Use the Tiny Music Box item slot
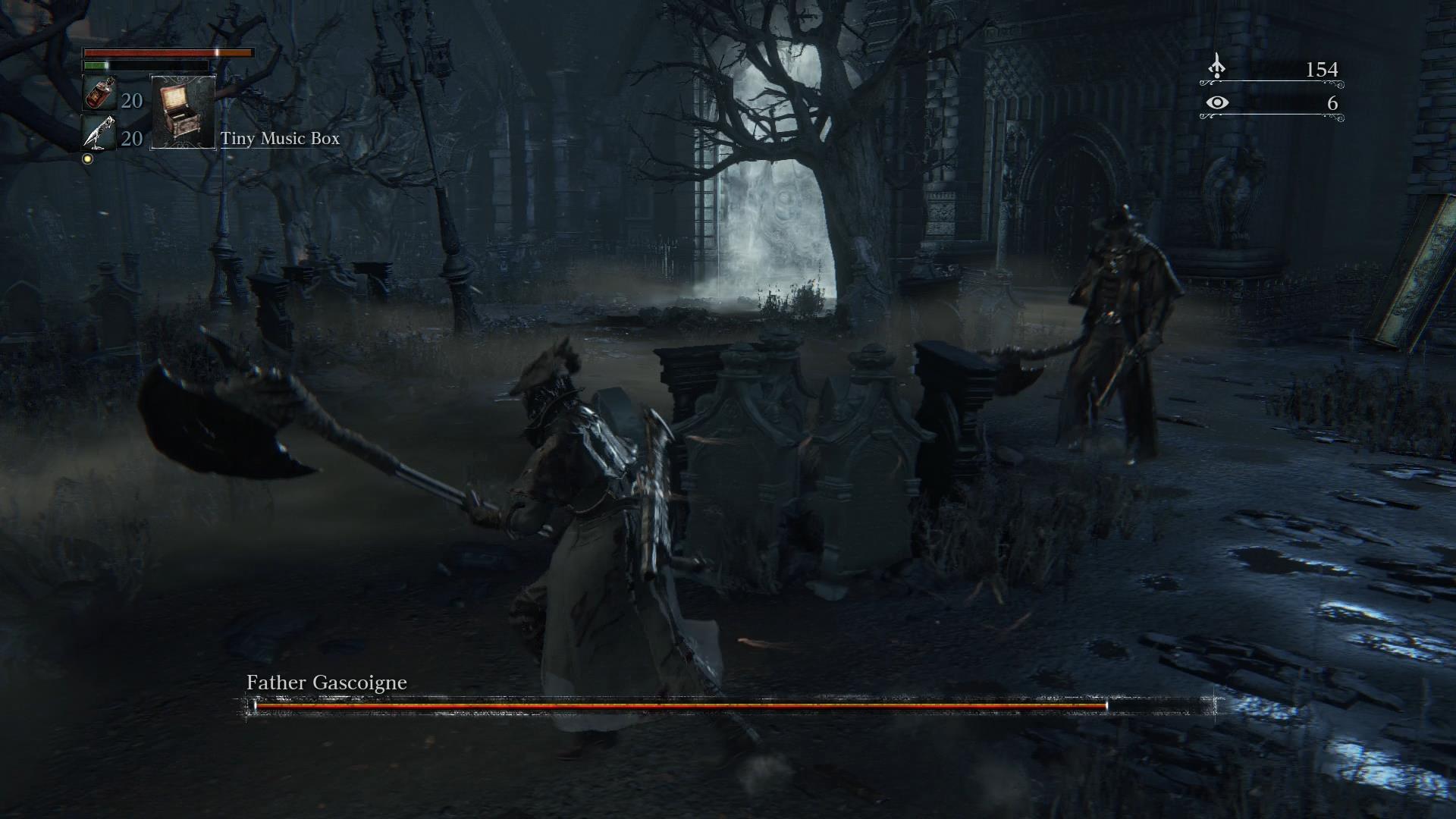This screenshot has height=819, width=1456. point(184,111)
